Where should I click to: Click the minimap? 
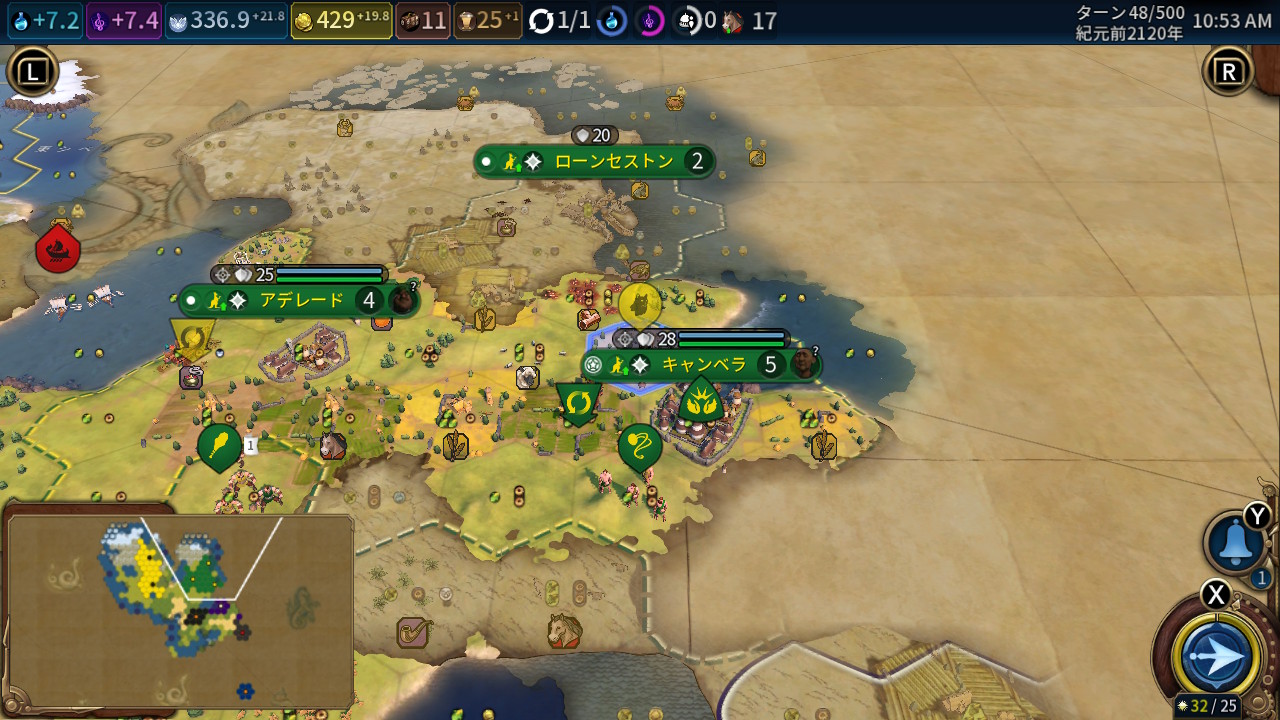[x=180, y=610]
